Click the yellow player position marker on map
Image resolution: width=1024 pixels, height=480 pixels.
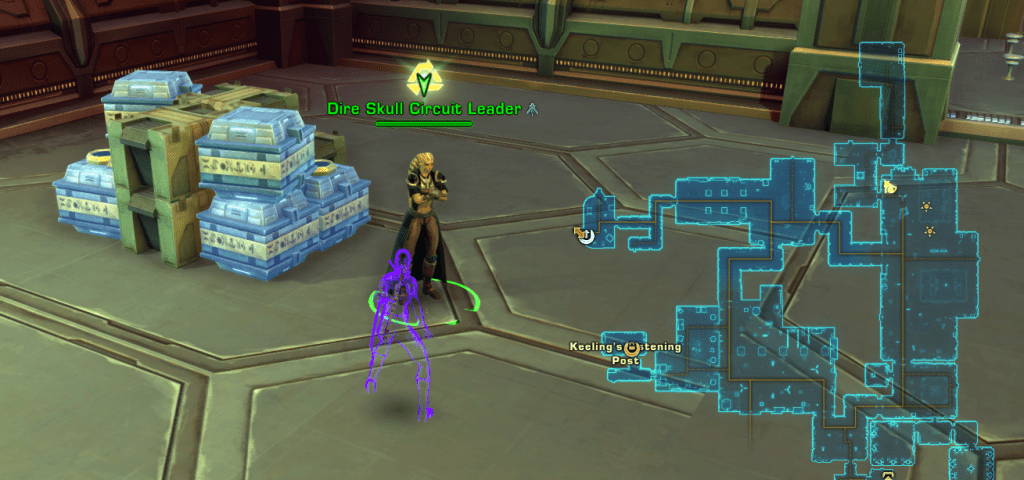pyautogui.click(x=888, y=186)
